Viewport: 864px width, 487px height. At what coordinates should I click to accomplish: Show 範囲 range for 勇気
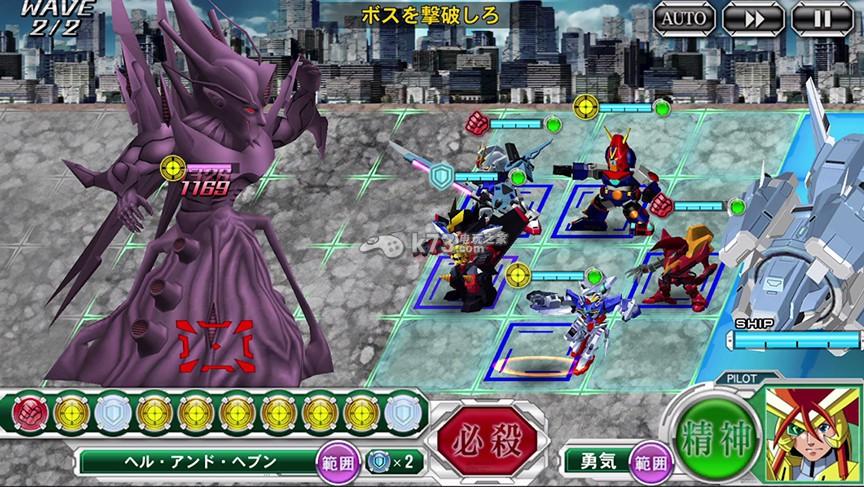[651, 462]
